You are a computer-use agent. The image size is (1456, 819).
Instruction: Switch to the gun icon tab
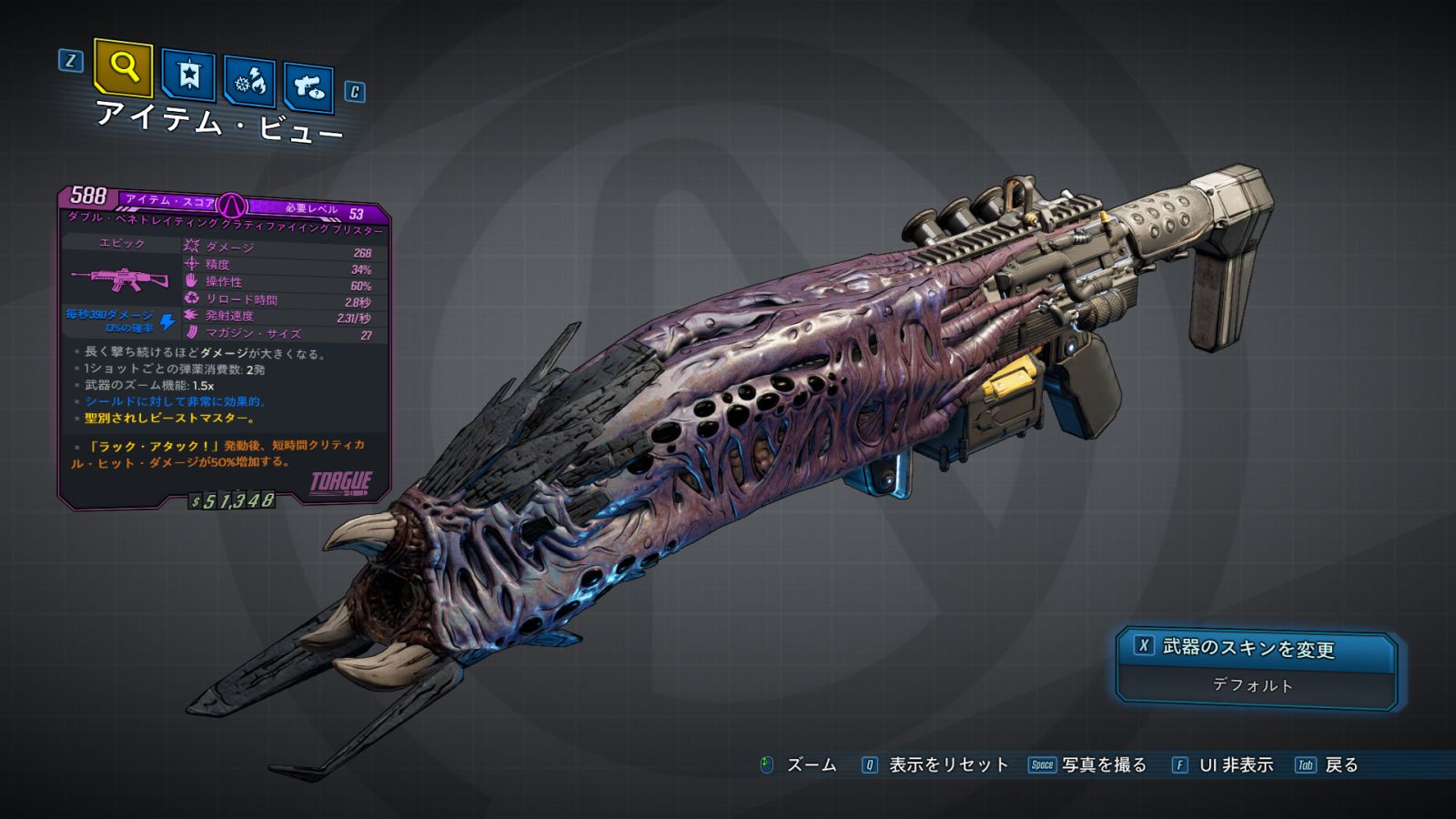click(308, 86)
